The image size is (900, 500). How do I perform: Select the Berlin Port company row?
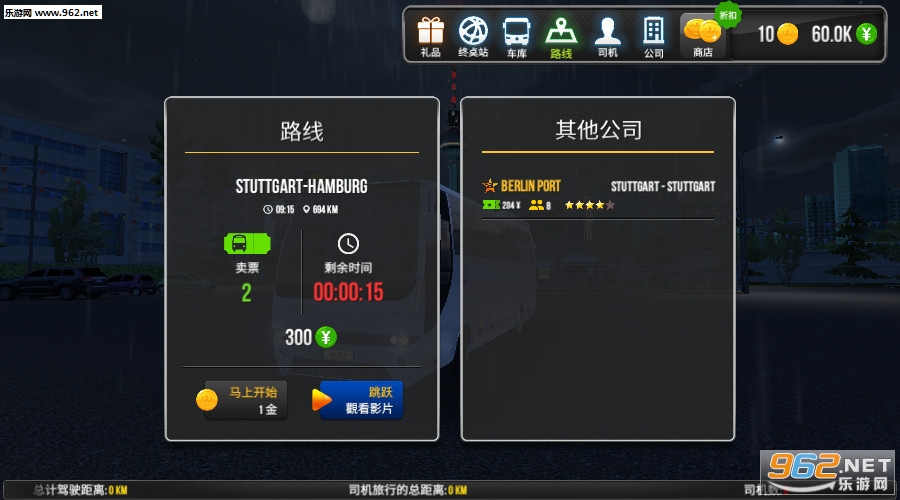pyautogui.click(x=598, y=195)
